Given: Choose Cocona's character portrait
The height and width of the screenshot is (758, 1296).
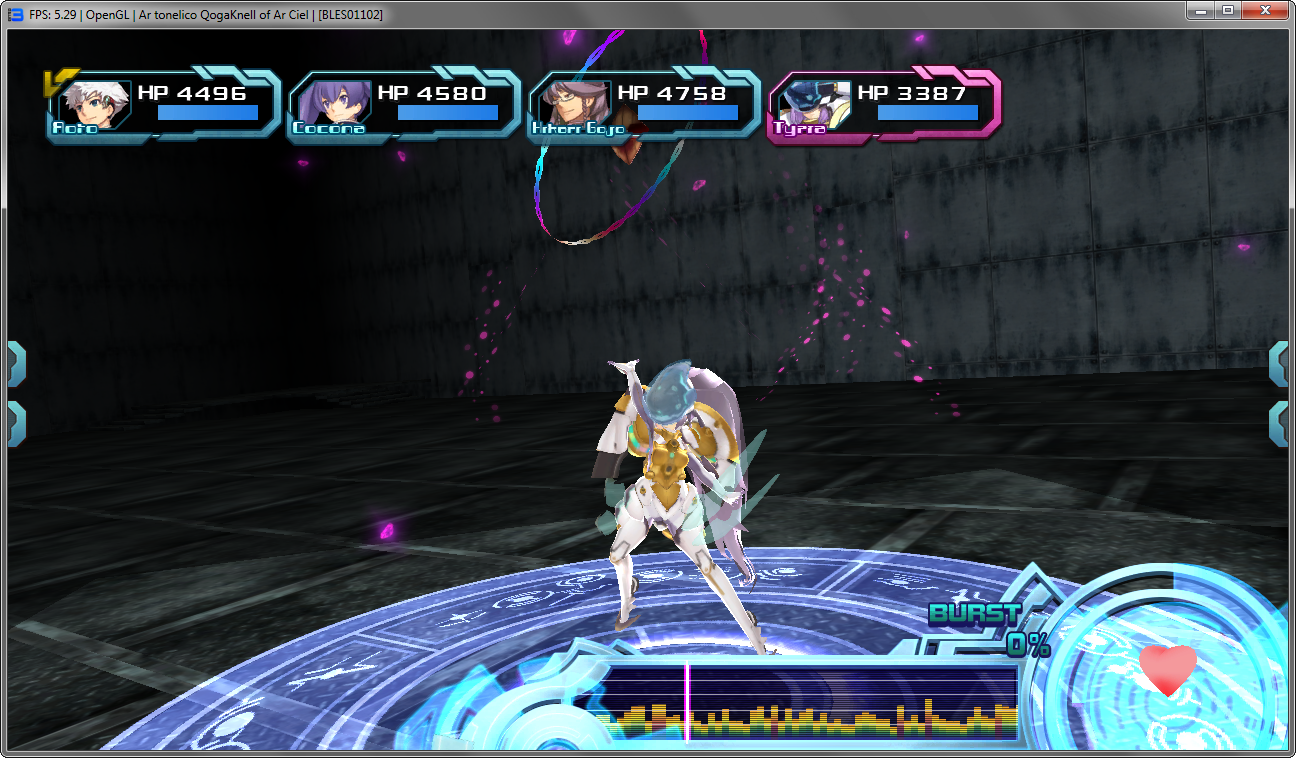Looking at the screenshot, I should click(331, 104).
